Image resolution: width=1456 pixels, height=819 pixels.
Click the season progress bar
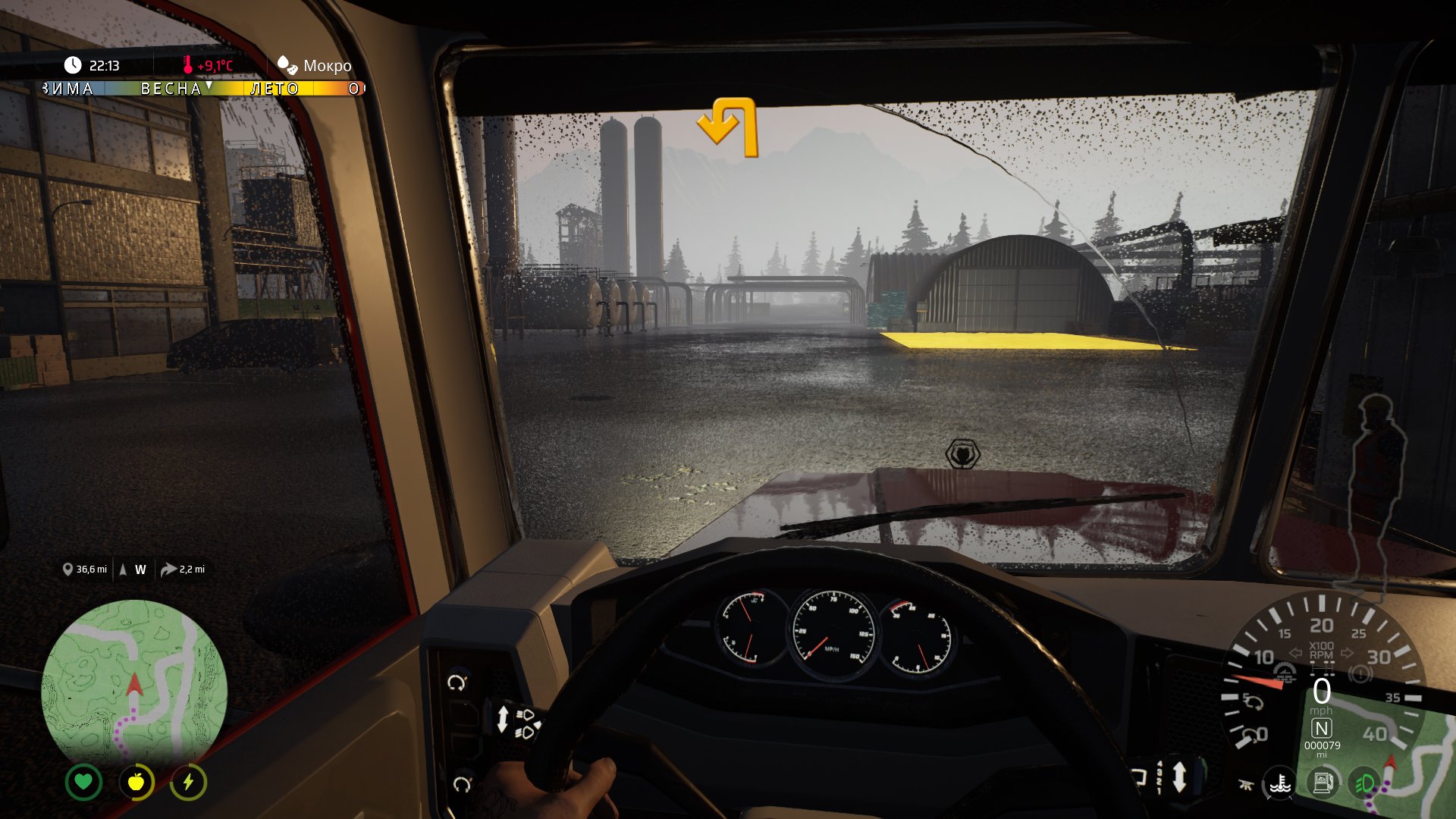point(203,89)
